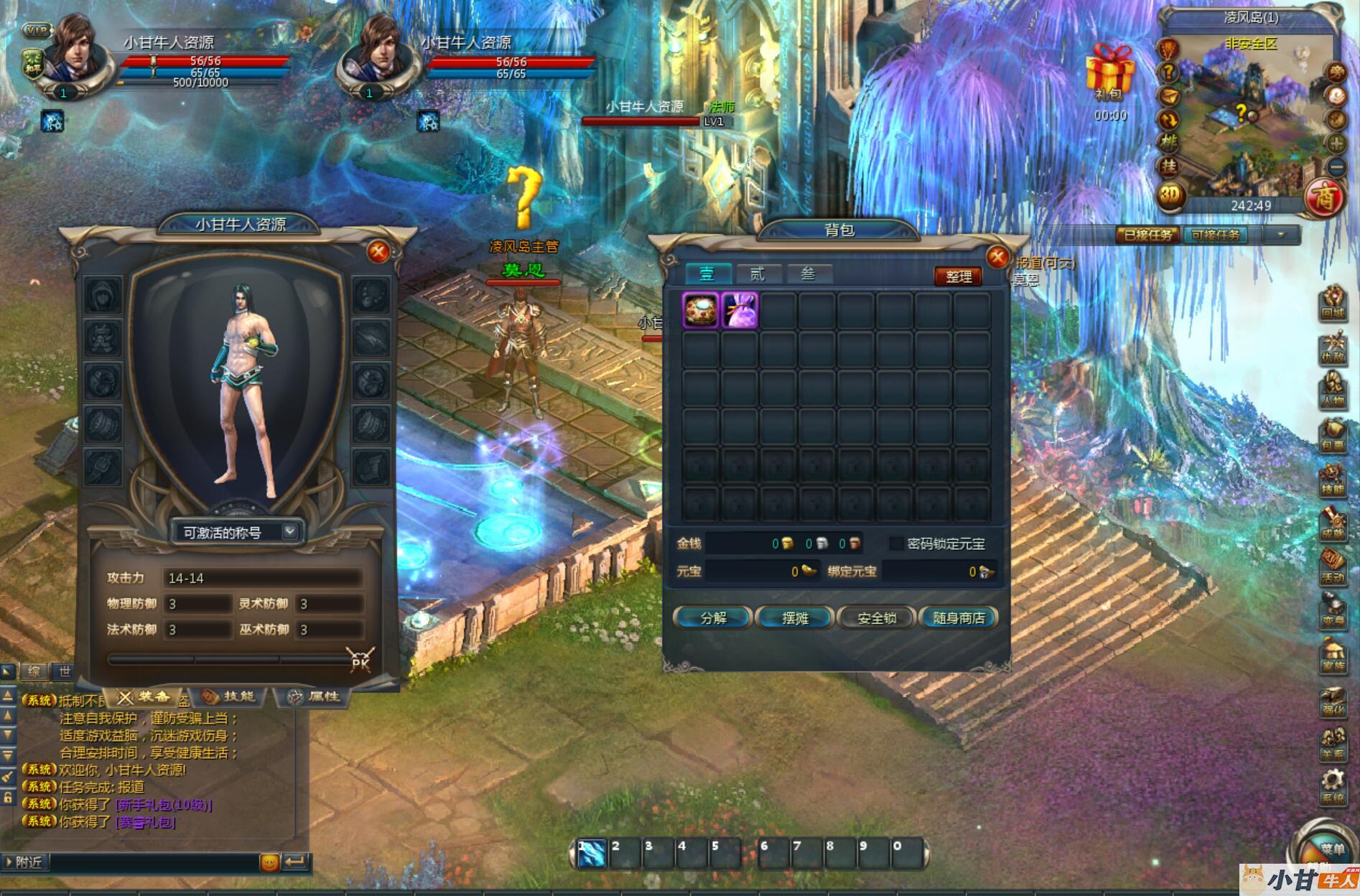The height and width of the screenshot is (896, 1360).
Task: Open the 可激活的称号 title dropdown
Action: 289,531
